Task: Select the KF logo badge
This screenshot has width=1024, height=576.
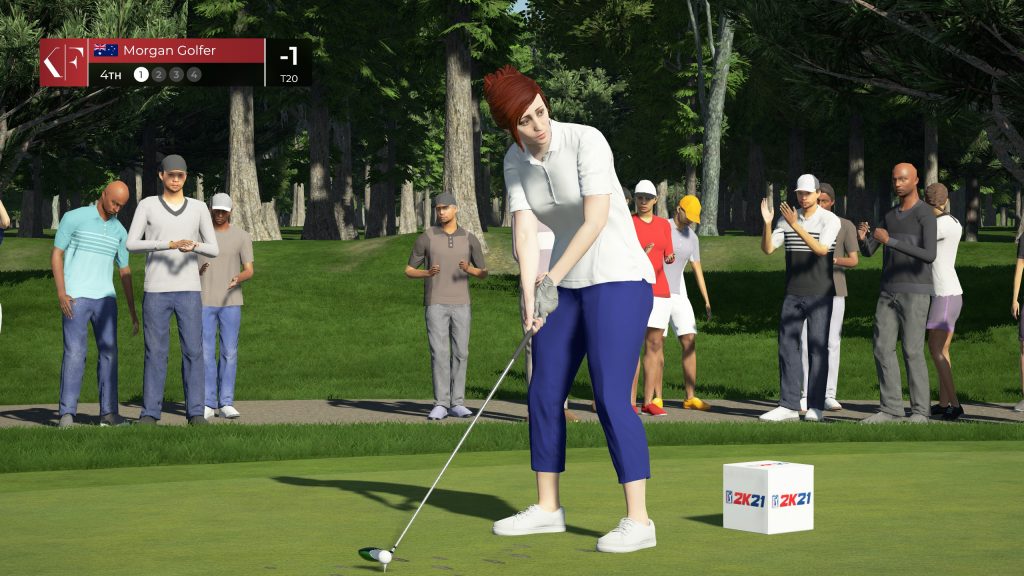Action: tap(64, 62)
